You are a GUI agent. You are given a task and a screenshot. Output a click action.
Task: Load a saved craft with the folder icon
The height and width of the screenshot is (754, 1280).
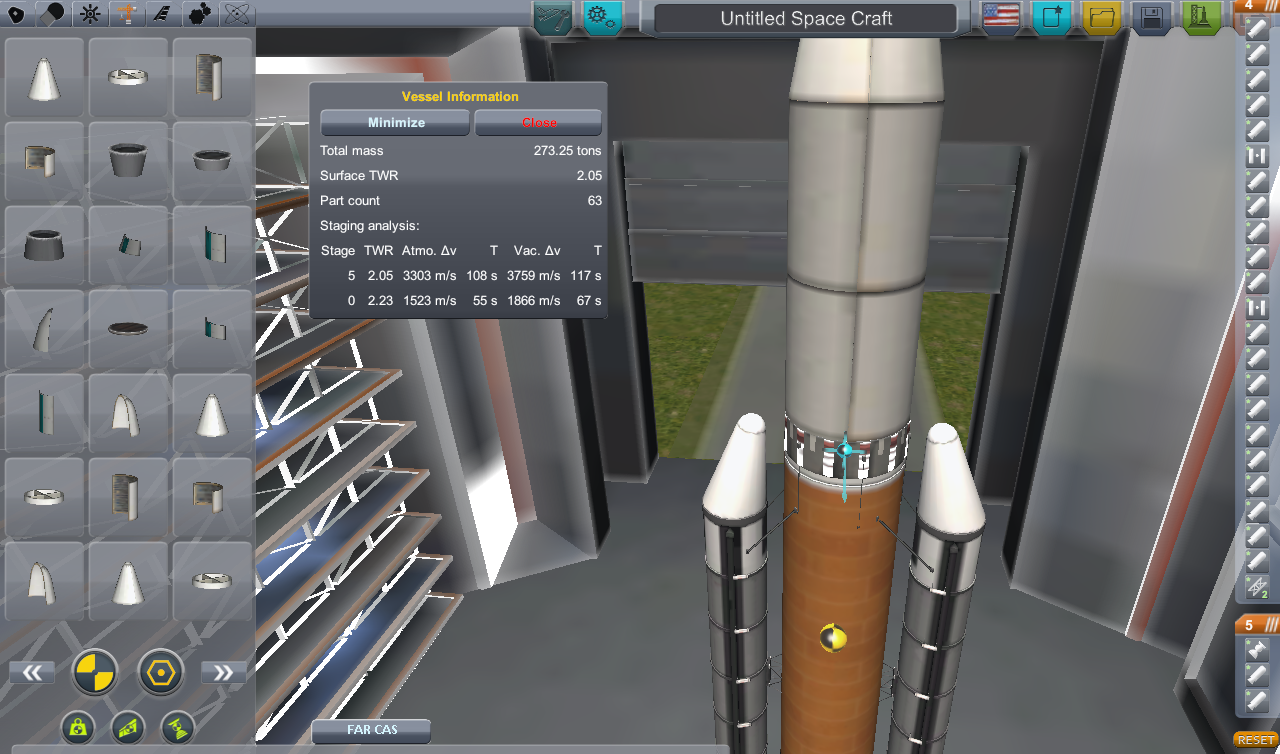click(x=1103, y=18)
